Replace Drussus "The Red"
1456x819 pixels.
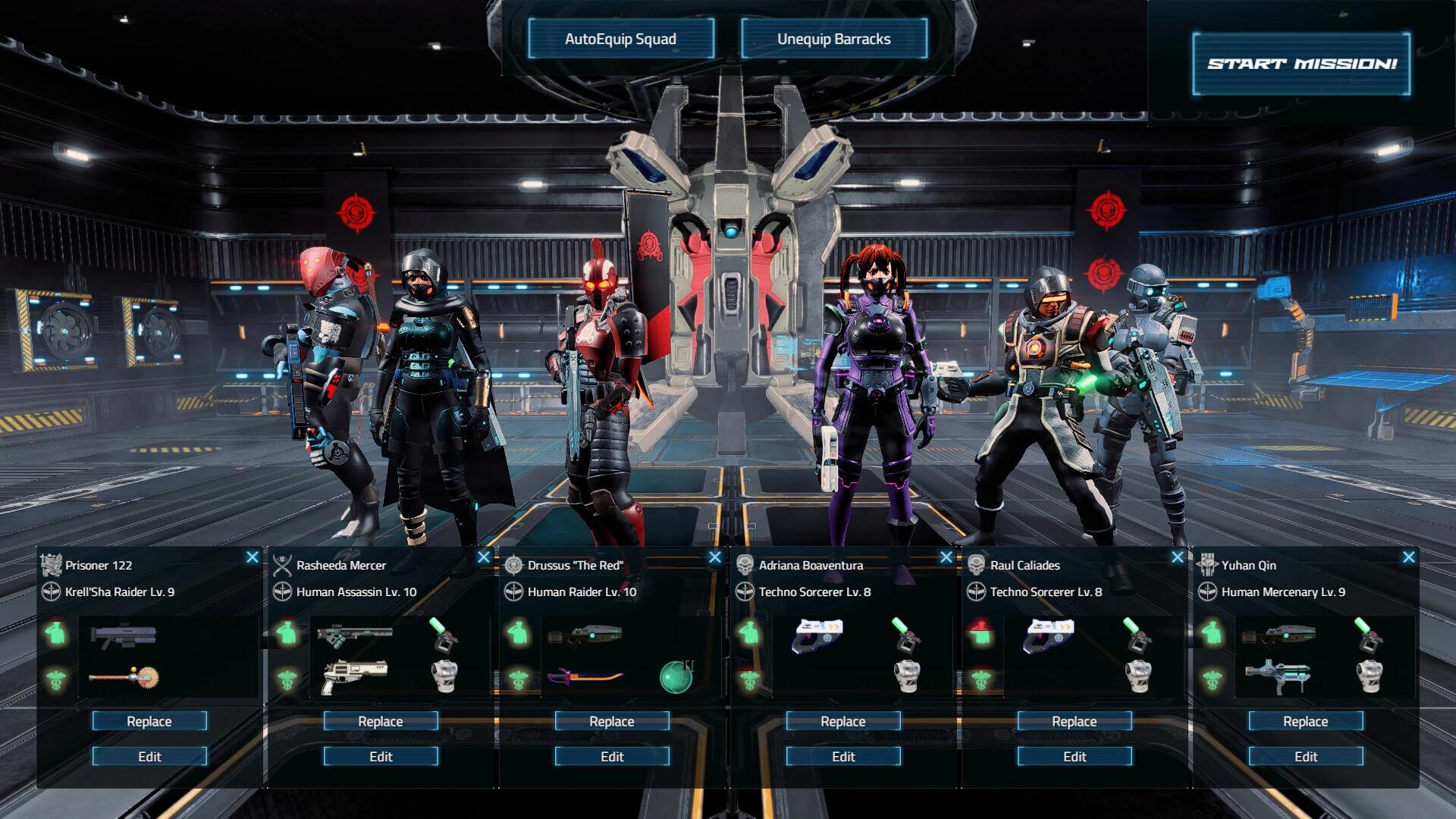coord(610,721)
